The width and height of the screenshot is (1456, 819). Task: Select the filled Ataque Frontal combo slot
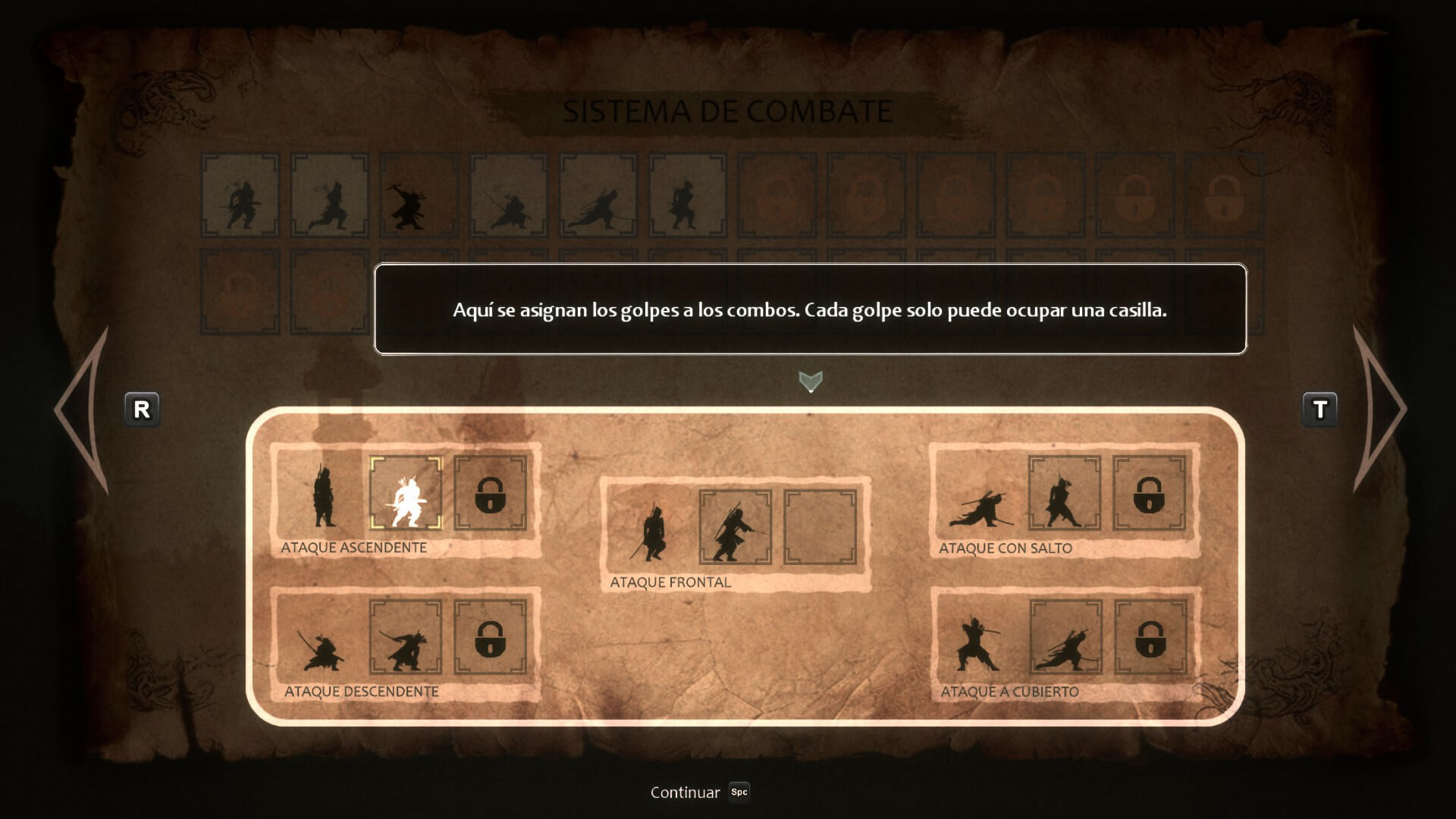point(735,527)
